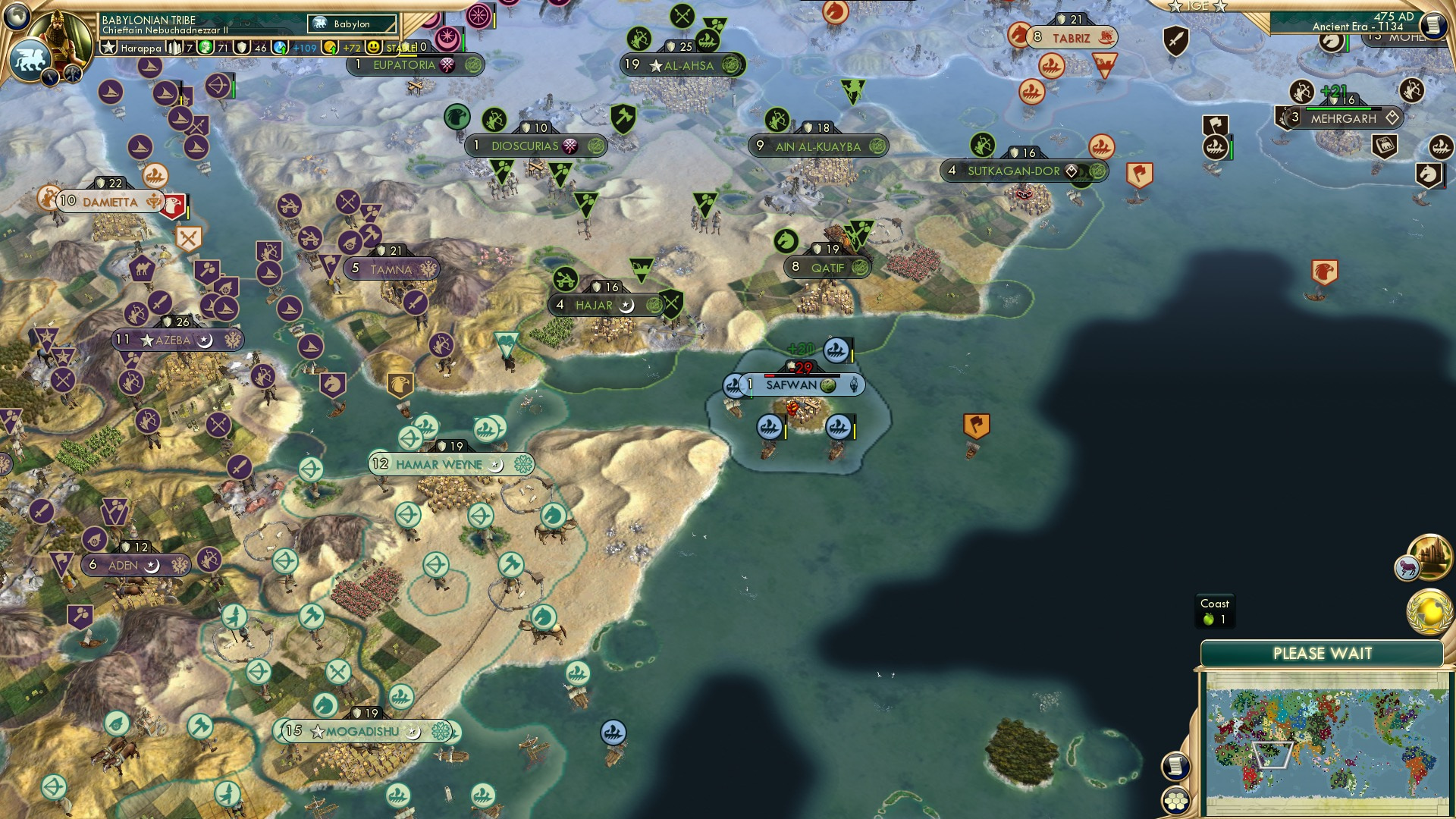The image size is (1456, 819).
Task: Click the culture tower icon showing 7
Action: 174,47
